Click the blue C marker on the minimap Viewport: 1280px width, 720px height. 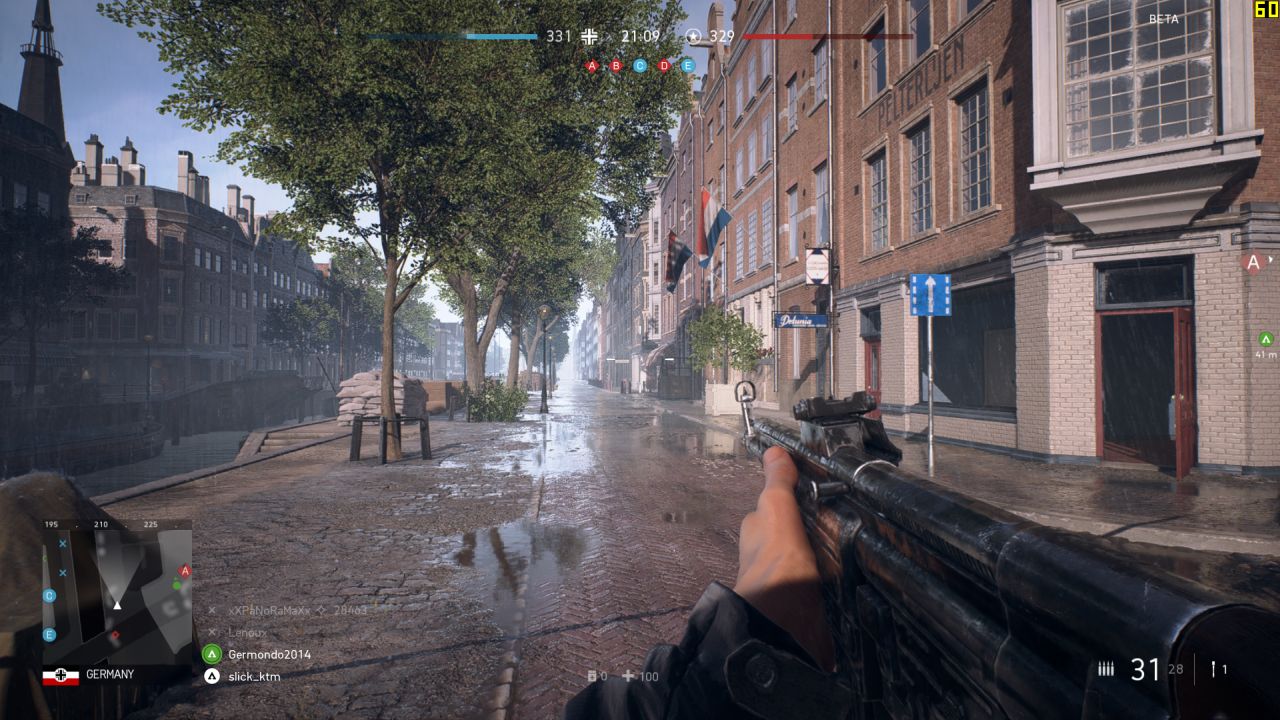click(49, 596)
